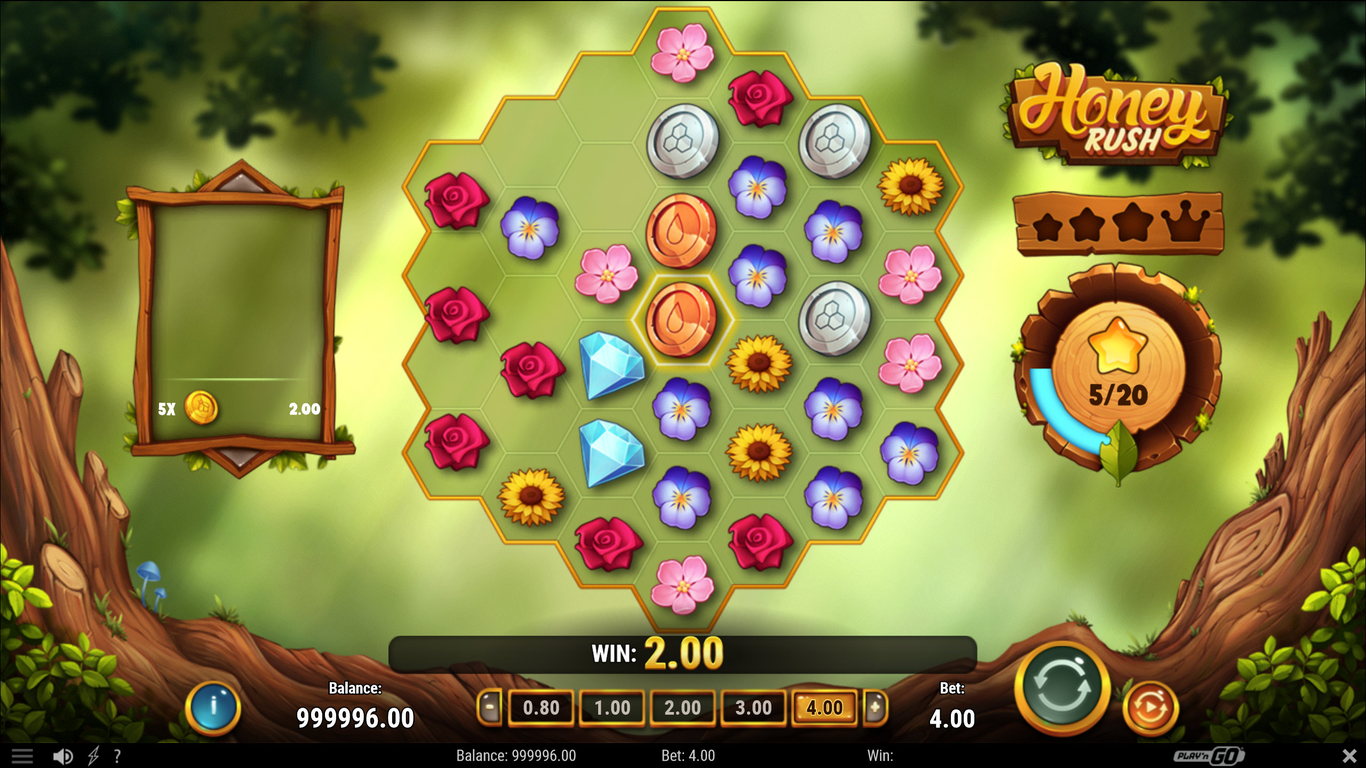Toggle the lightning bolt fast play
Image resolution: width=1366 pixels, height=768 pixels.
(x=94, y=756)
